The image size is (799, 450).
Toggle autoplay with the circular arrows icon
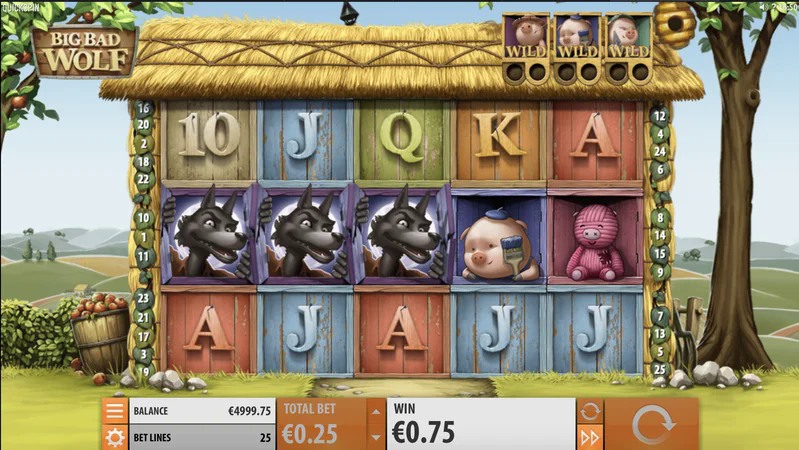(x=590, y=410)
